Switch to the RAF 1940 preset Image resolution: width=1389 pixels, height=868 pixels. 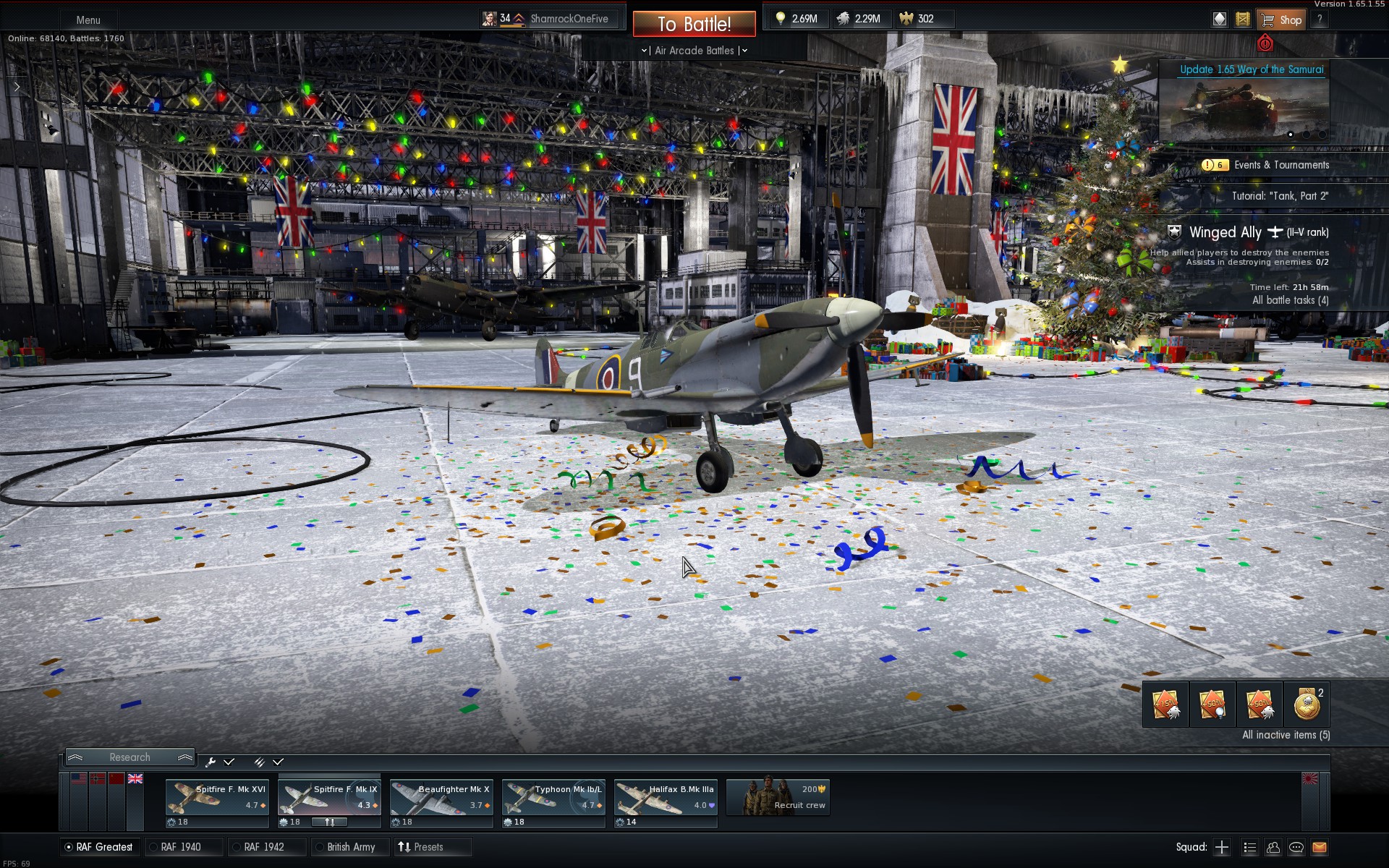[x=180, y=847]
